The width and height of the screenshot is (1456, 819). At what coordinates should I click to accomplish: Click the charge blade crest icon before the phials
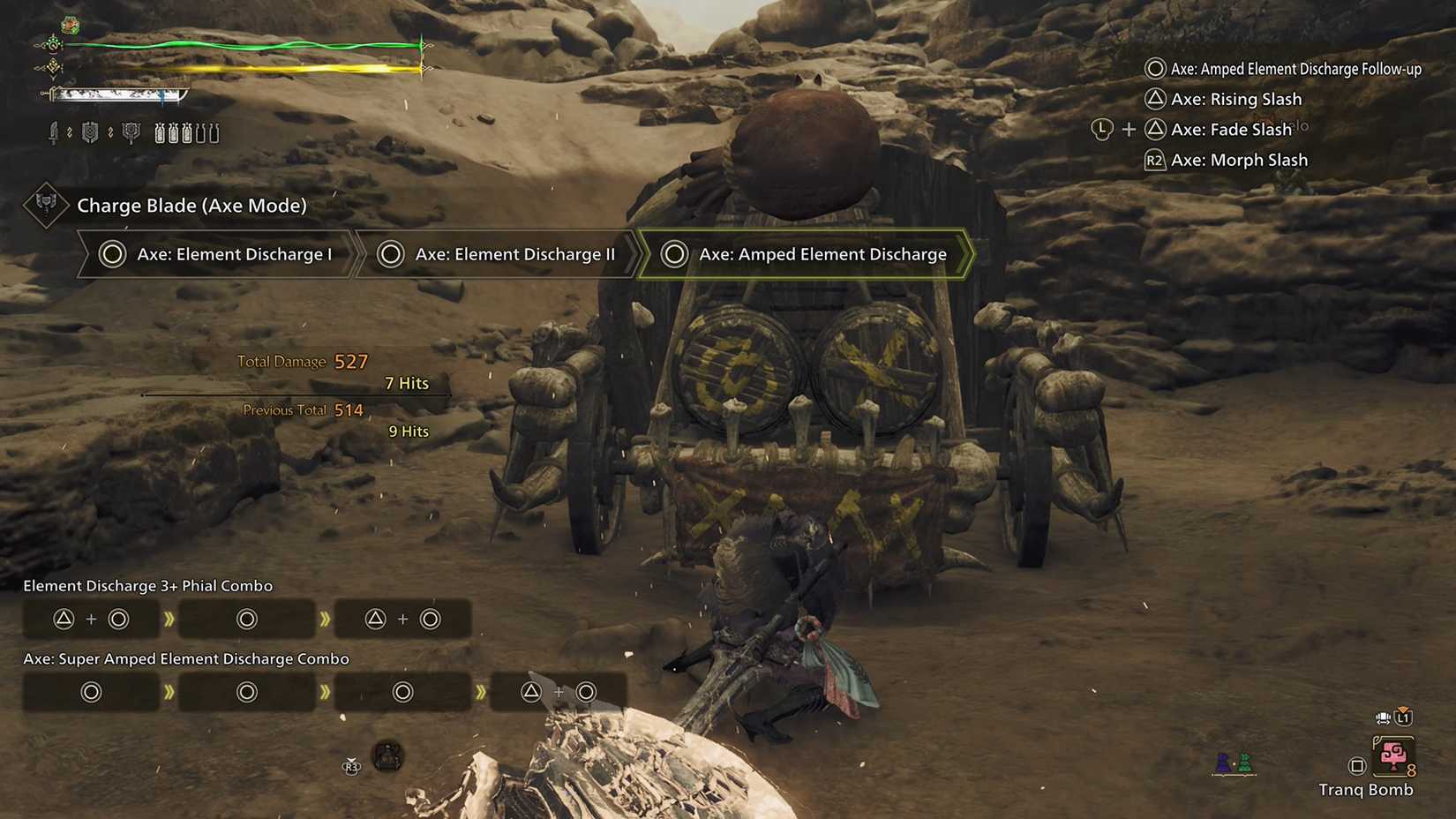coord(131,133)
